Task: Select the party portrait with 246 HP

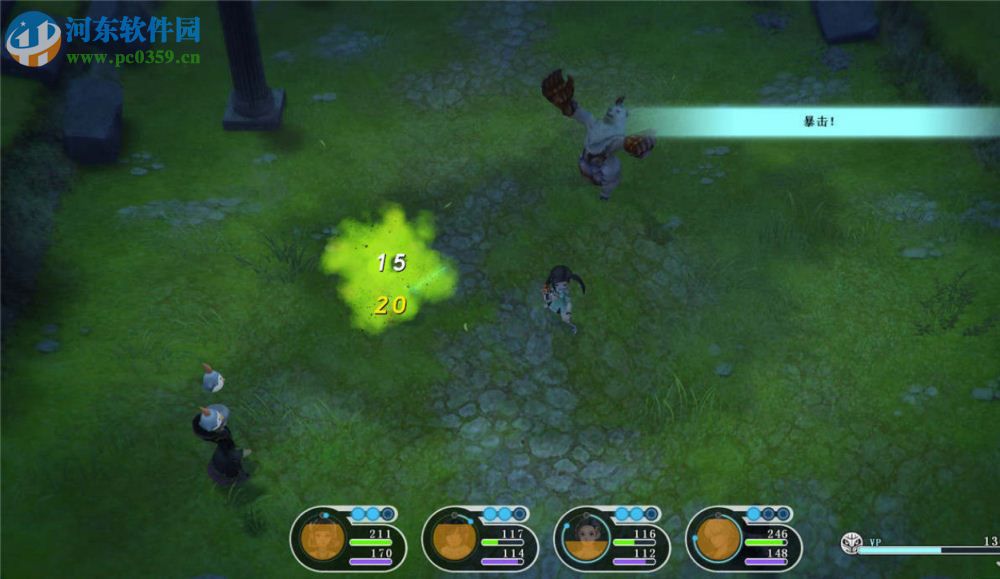Action: point(718,540)
